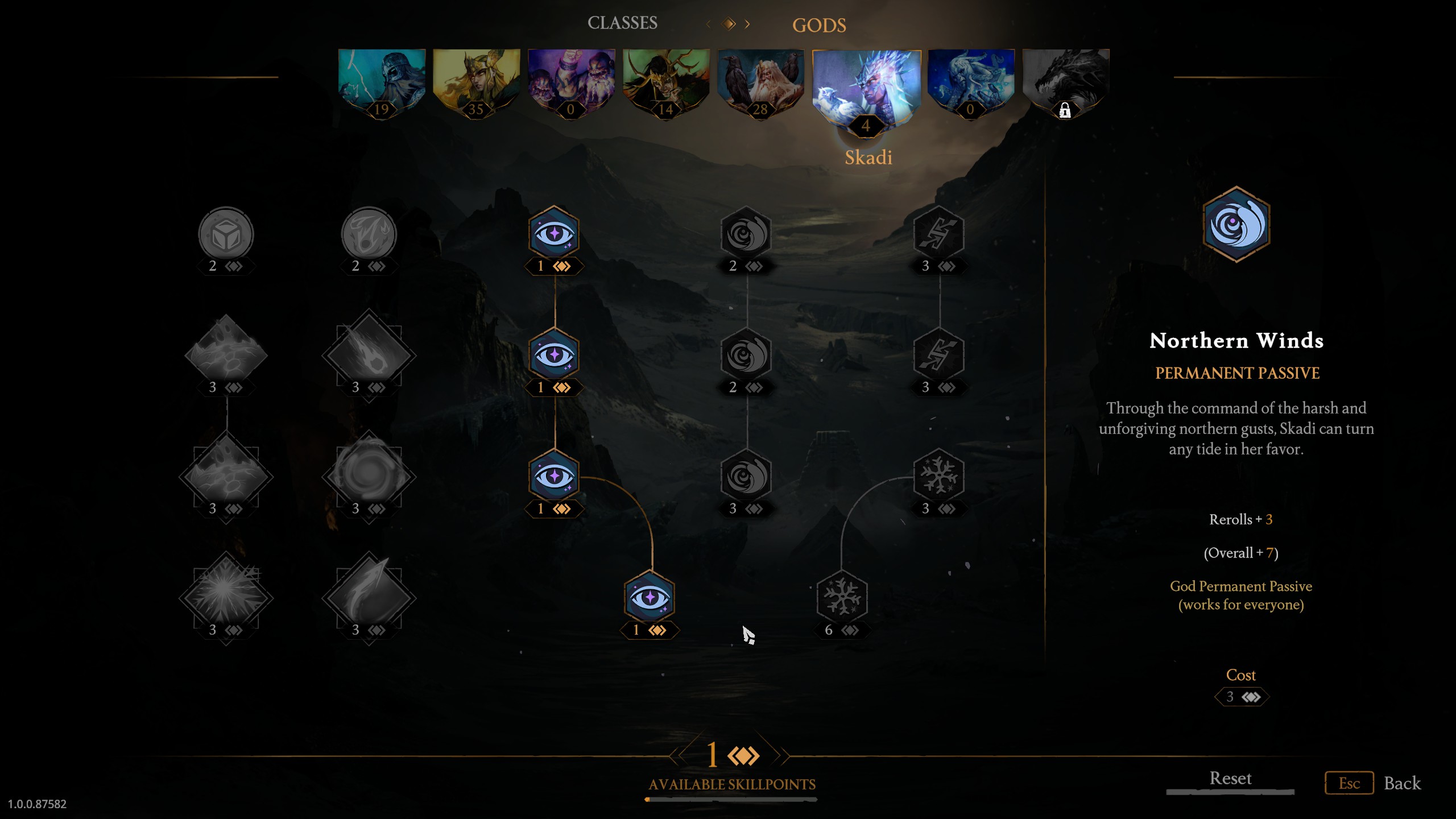
Task: Select the ice burst ability diamond
Action: tap(226, 596)
